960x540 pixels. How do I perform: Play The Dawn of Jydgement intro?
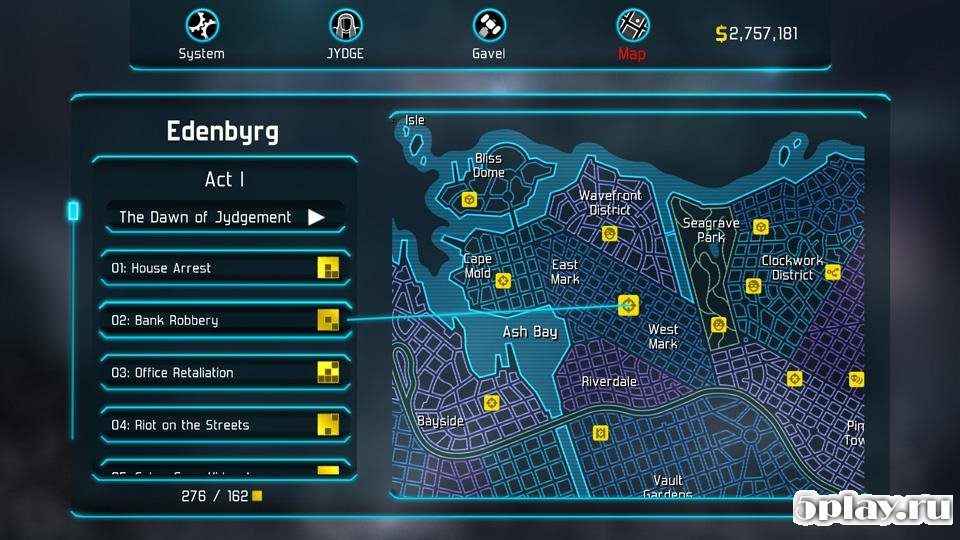point(316,217)
